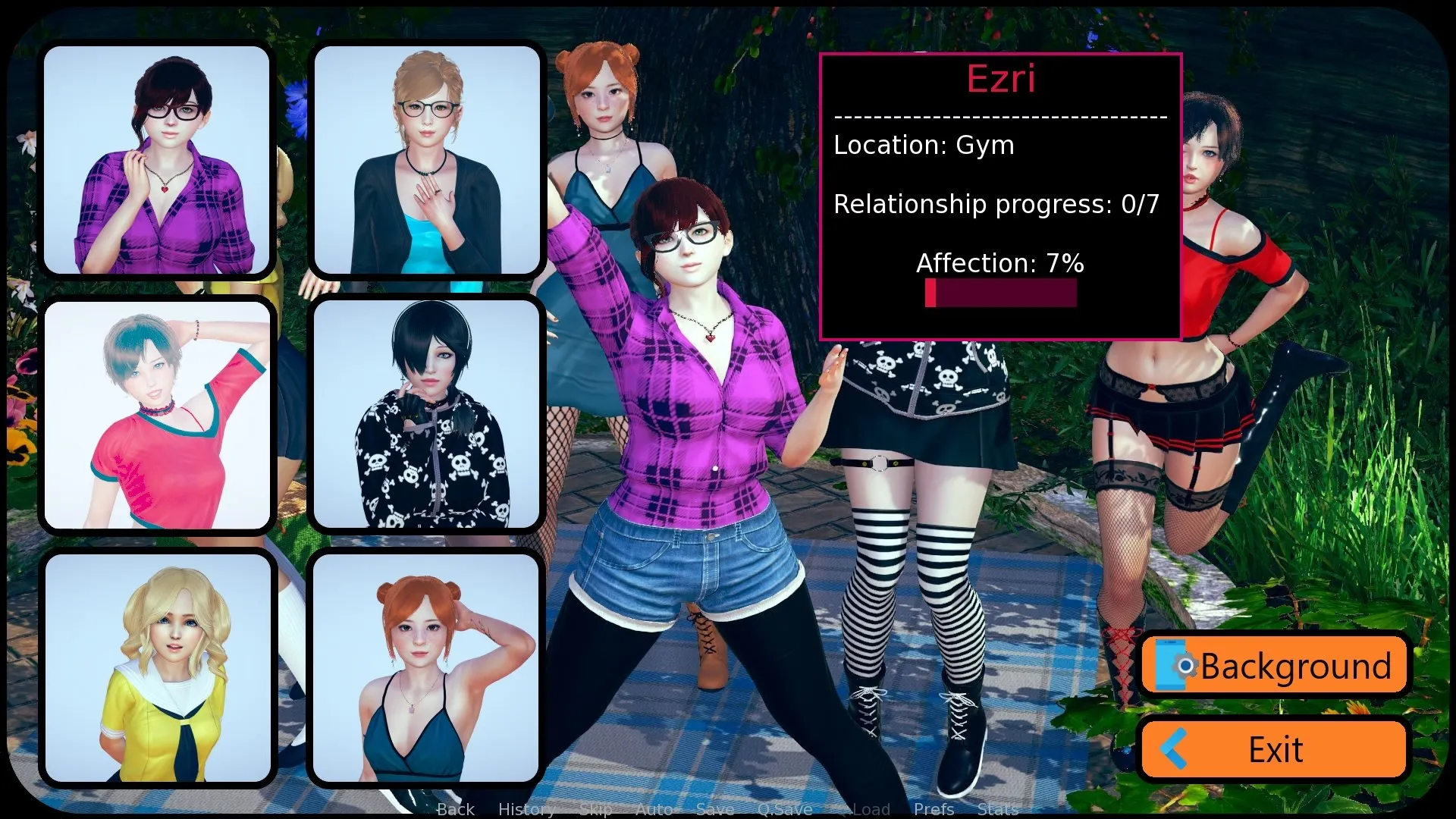Open the Background option
The width and height of the screenshot is (1456, 819).
point(1275,666)
